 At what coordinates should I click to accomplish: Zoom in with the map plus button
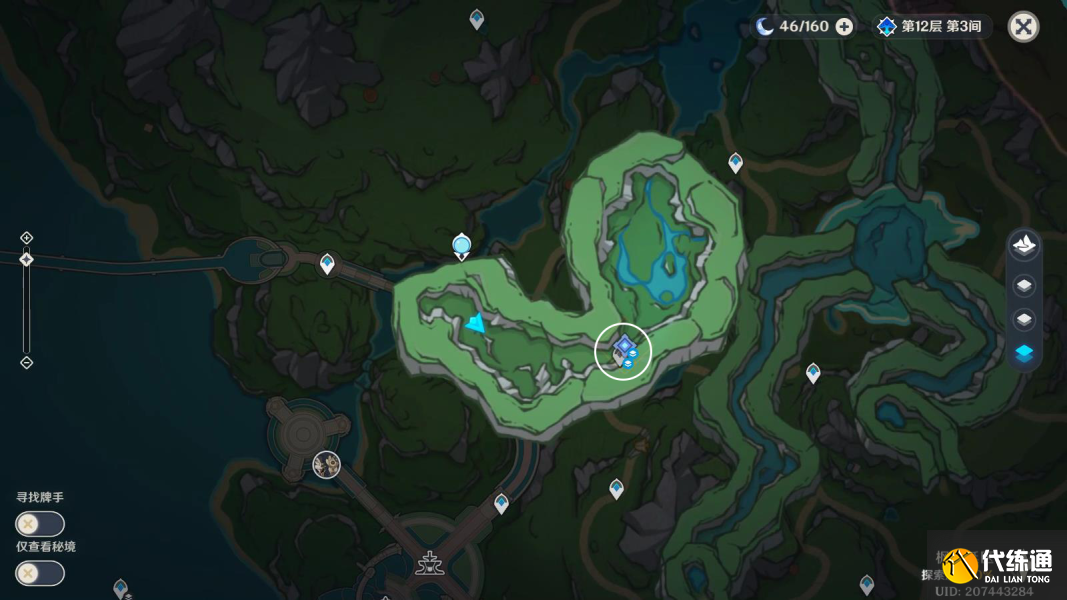(27, 238)
